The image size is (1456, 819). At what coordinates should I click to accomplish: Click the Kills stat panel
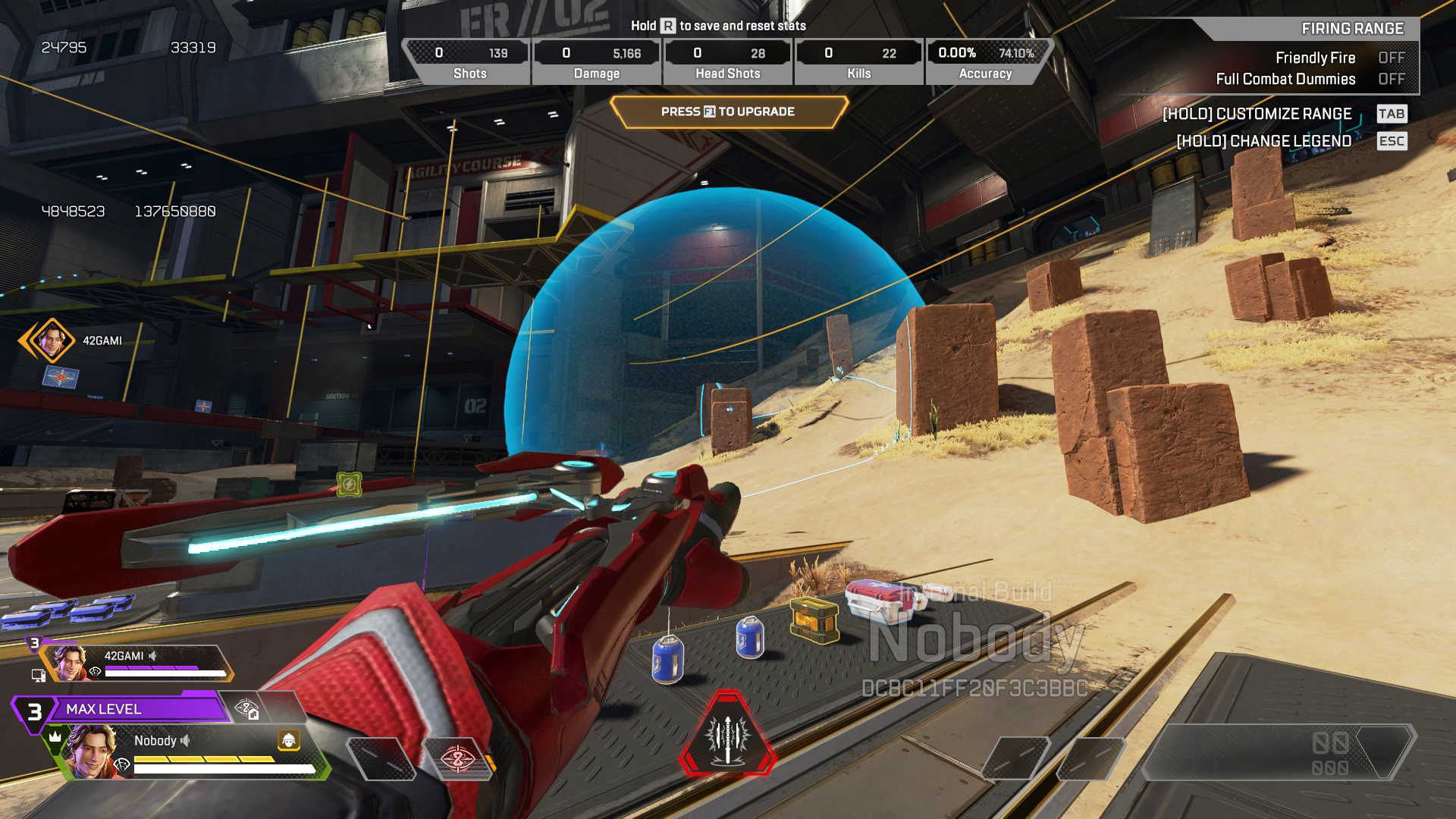point(858,61)
